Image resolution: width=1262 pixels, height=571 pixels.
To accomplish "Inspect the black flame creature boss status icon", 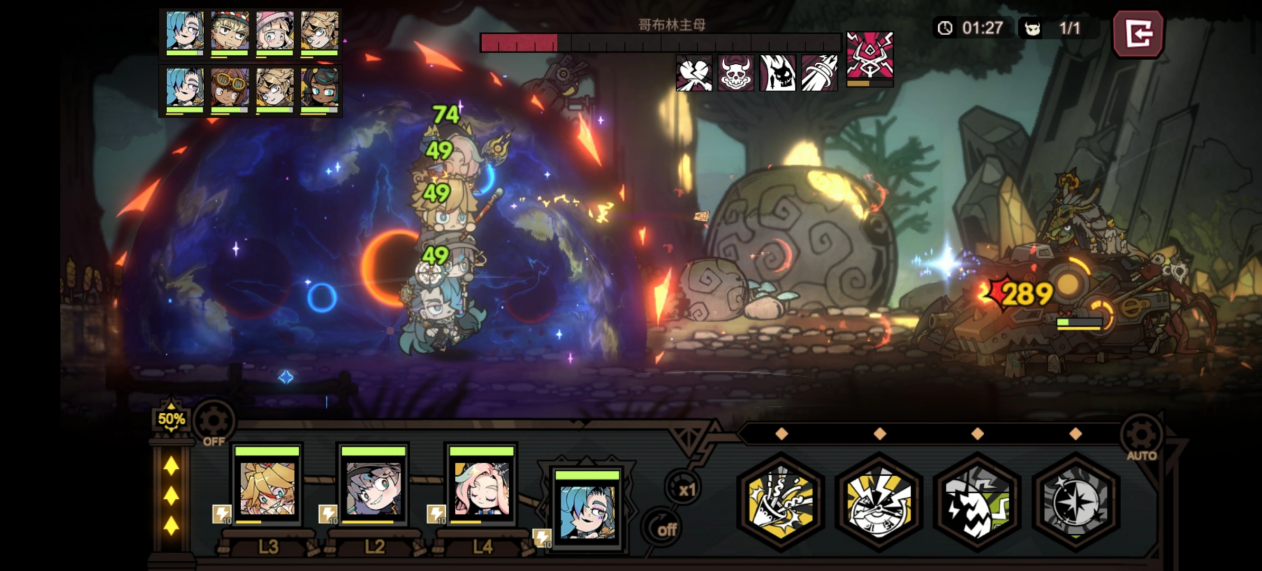I will pyautogui.click(x=778, y=73).
